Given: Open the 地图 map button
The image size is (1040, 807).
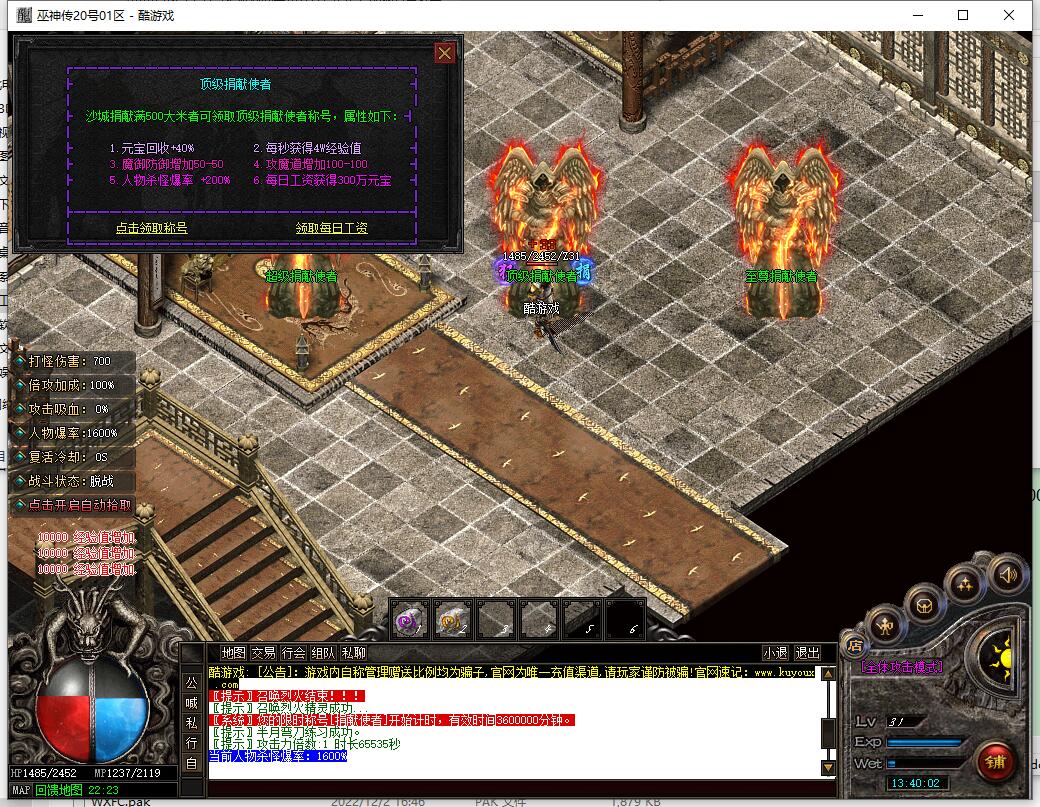Looking at the screenshot, I should coord(233,653).
